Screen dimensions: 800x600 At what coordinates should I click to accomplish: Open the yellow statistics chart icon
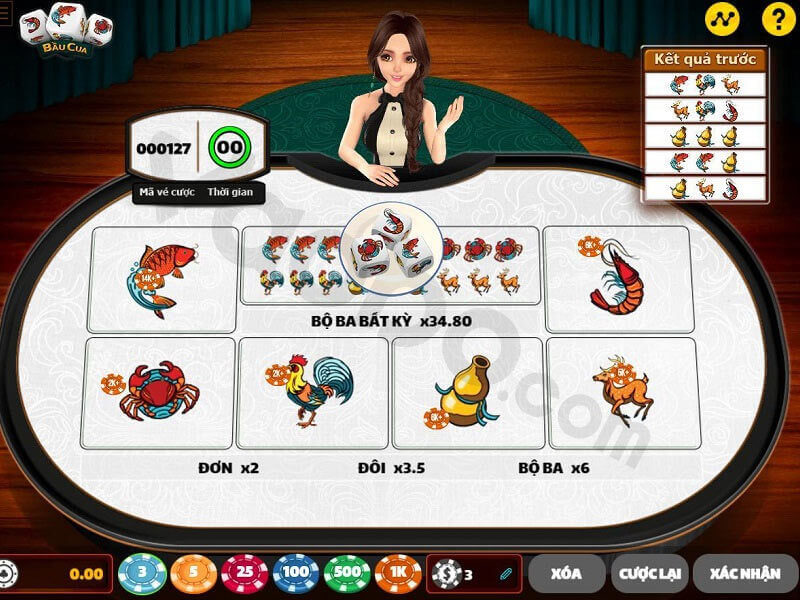point(721,18)
